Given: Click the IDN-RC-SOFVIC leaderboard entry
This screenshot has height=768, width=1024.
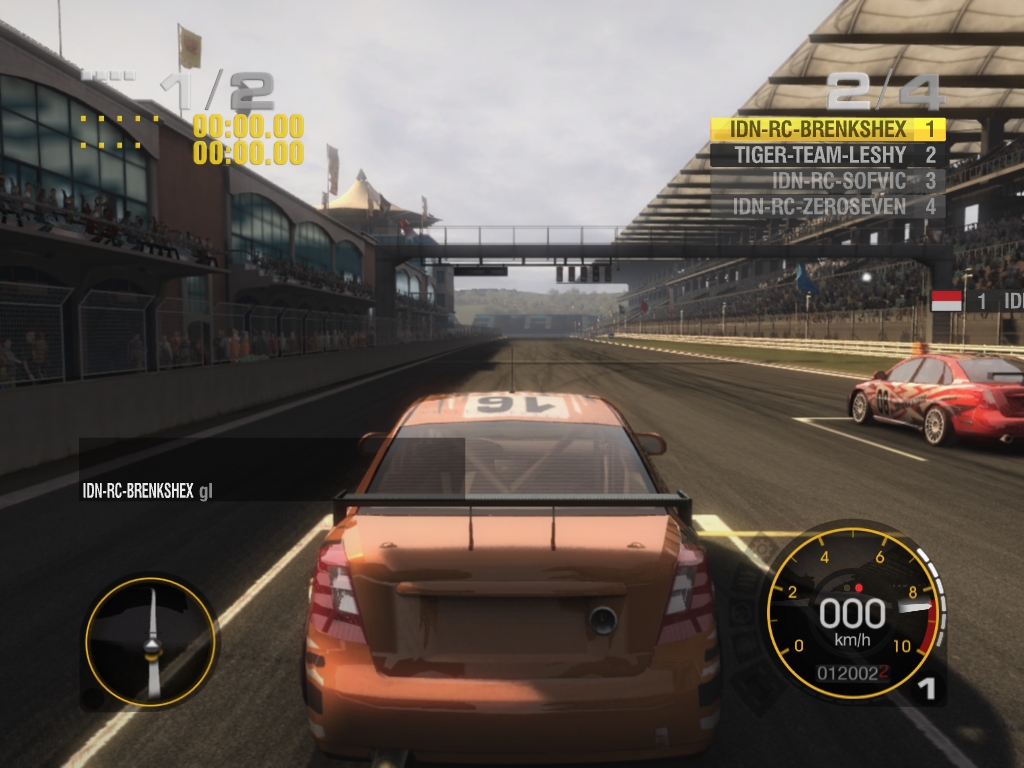Looking at the screenshot, I should tap(827, 181).
